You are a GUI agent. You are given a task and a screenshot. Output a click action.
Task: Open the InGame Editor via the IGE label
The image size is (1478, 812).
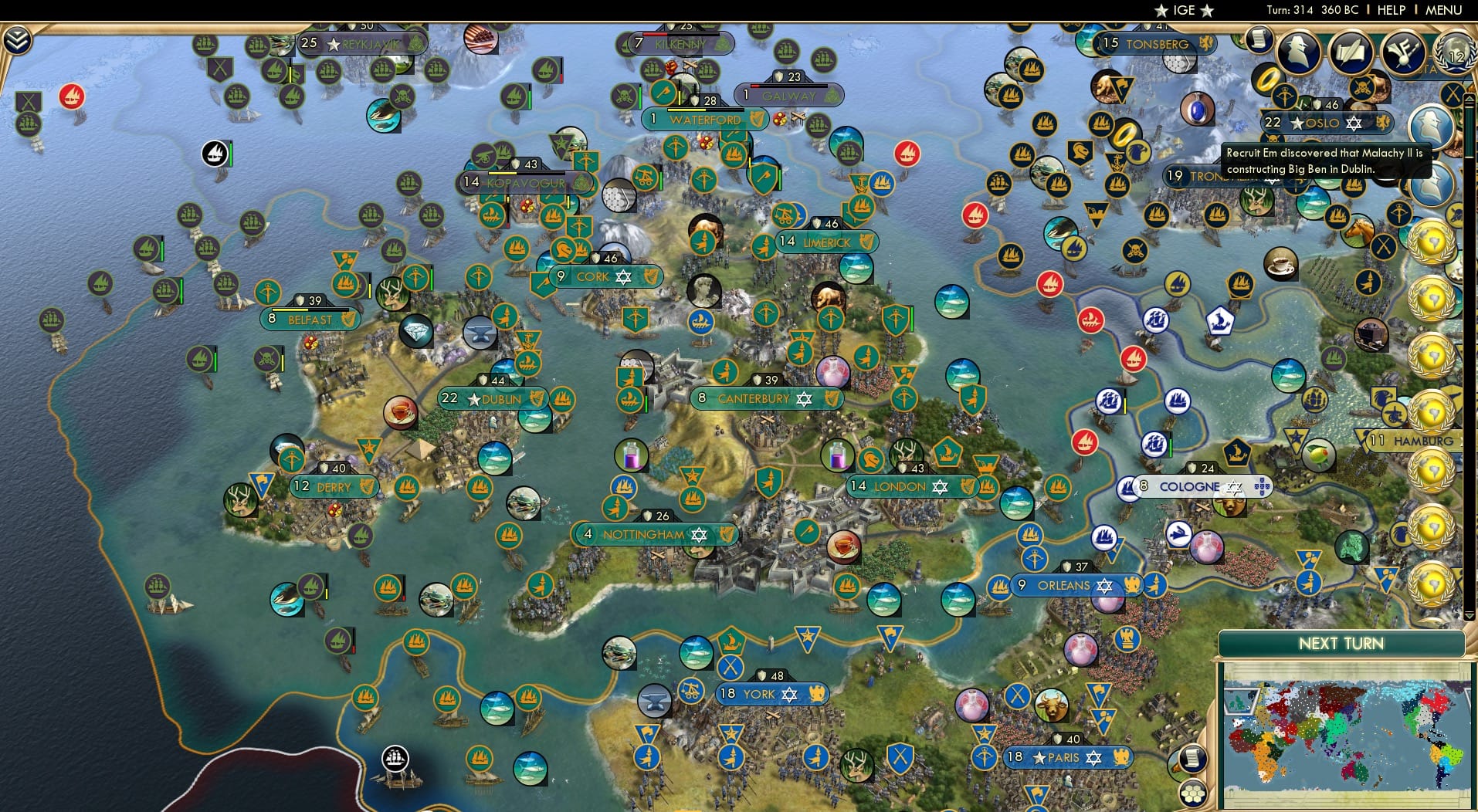(x=1186, y=10)
